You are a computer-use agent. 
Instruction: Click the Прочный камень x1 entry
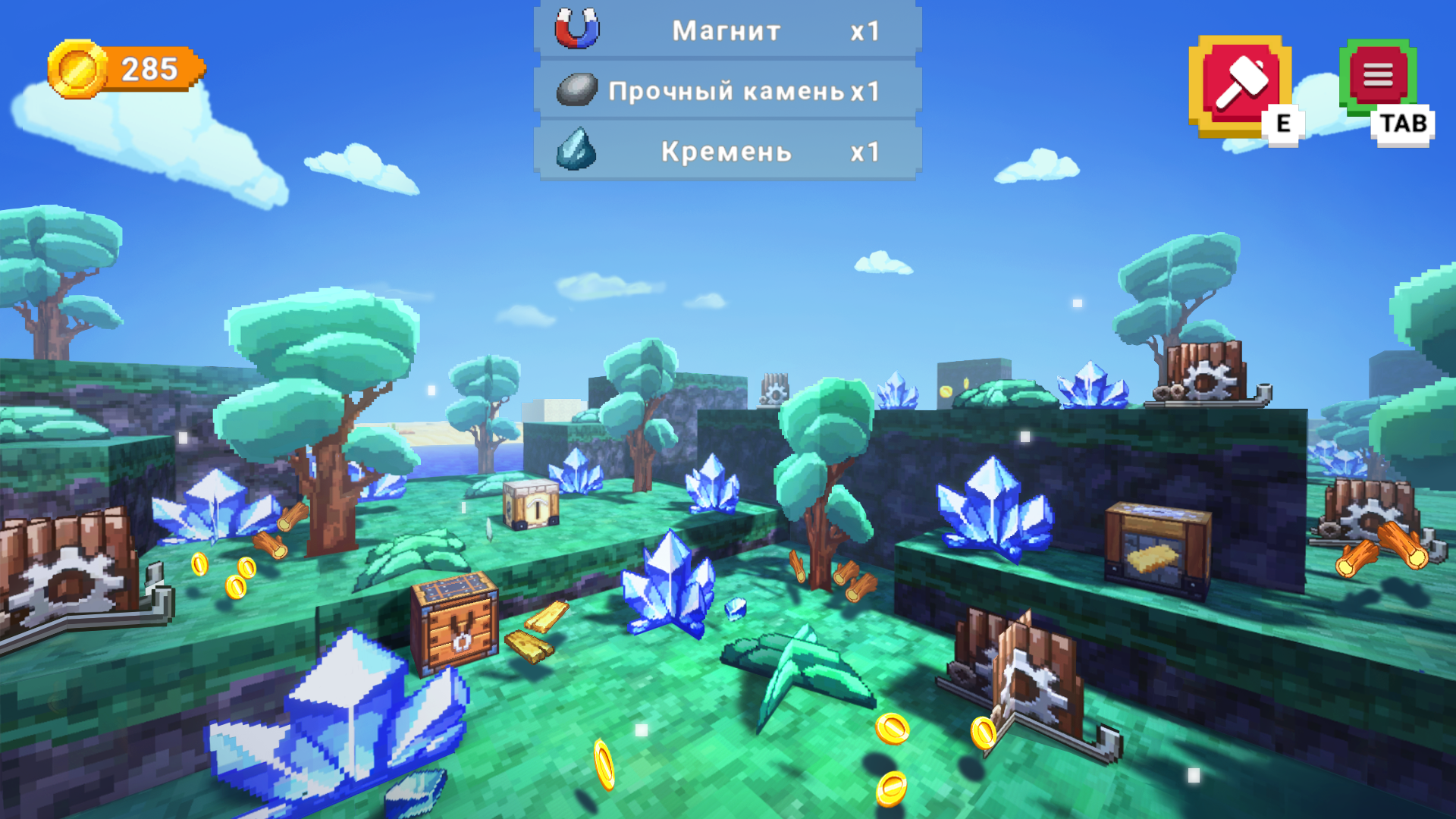click(724, 89)
